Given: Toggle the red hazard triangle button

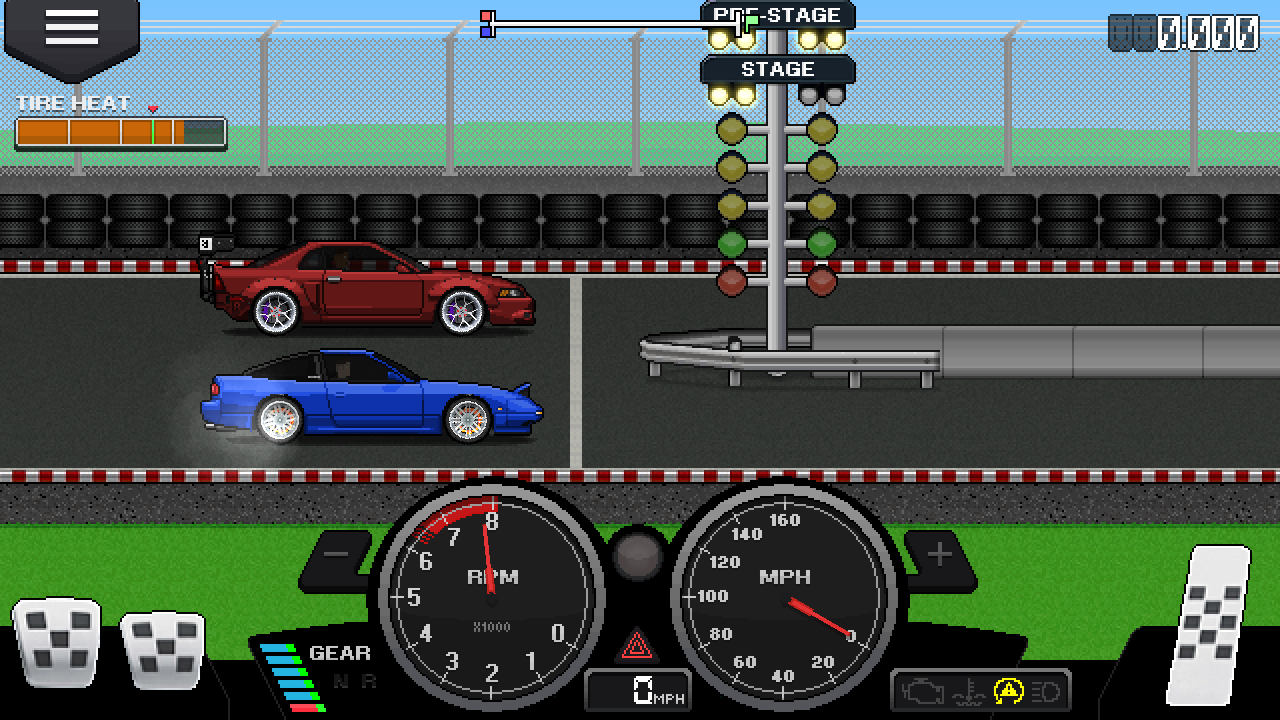Looking at the screenshot, I should point(637,645).
